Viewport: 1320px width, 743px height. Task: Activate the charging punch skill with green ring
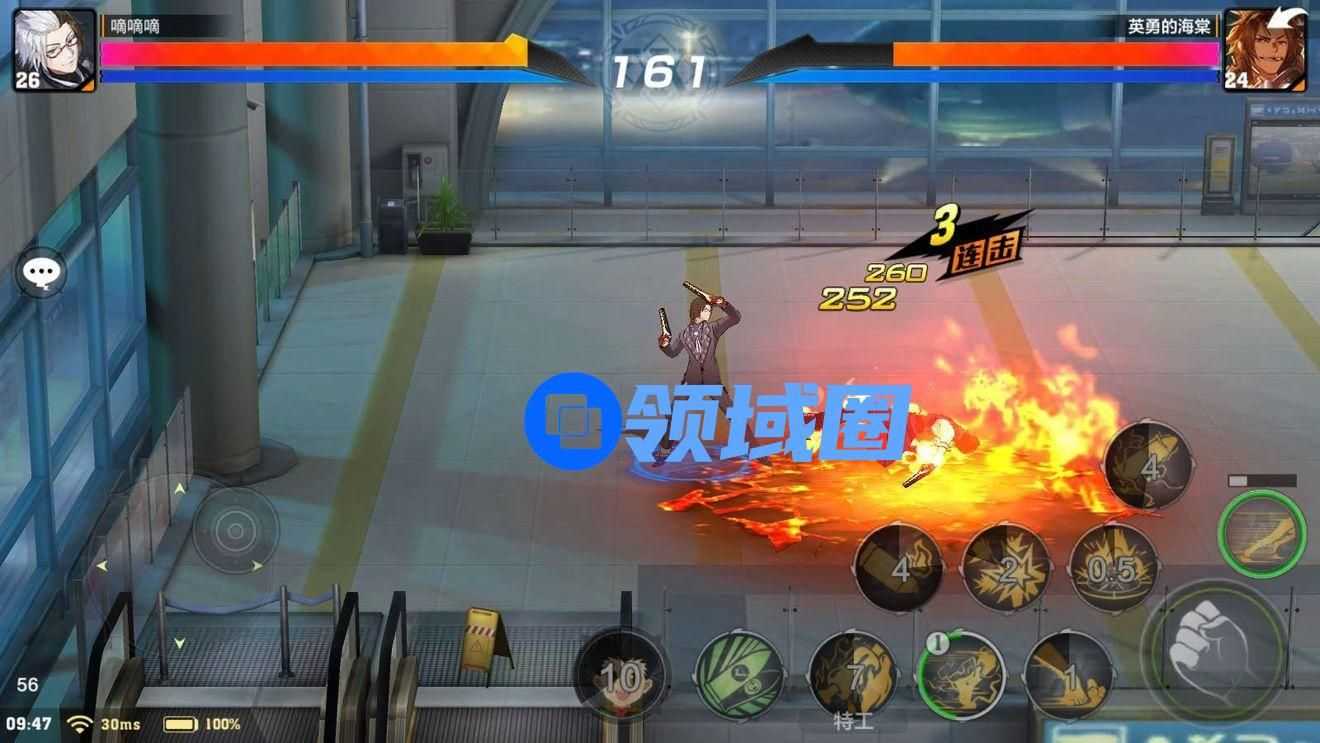click(x=961, y=675)
